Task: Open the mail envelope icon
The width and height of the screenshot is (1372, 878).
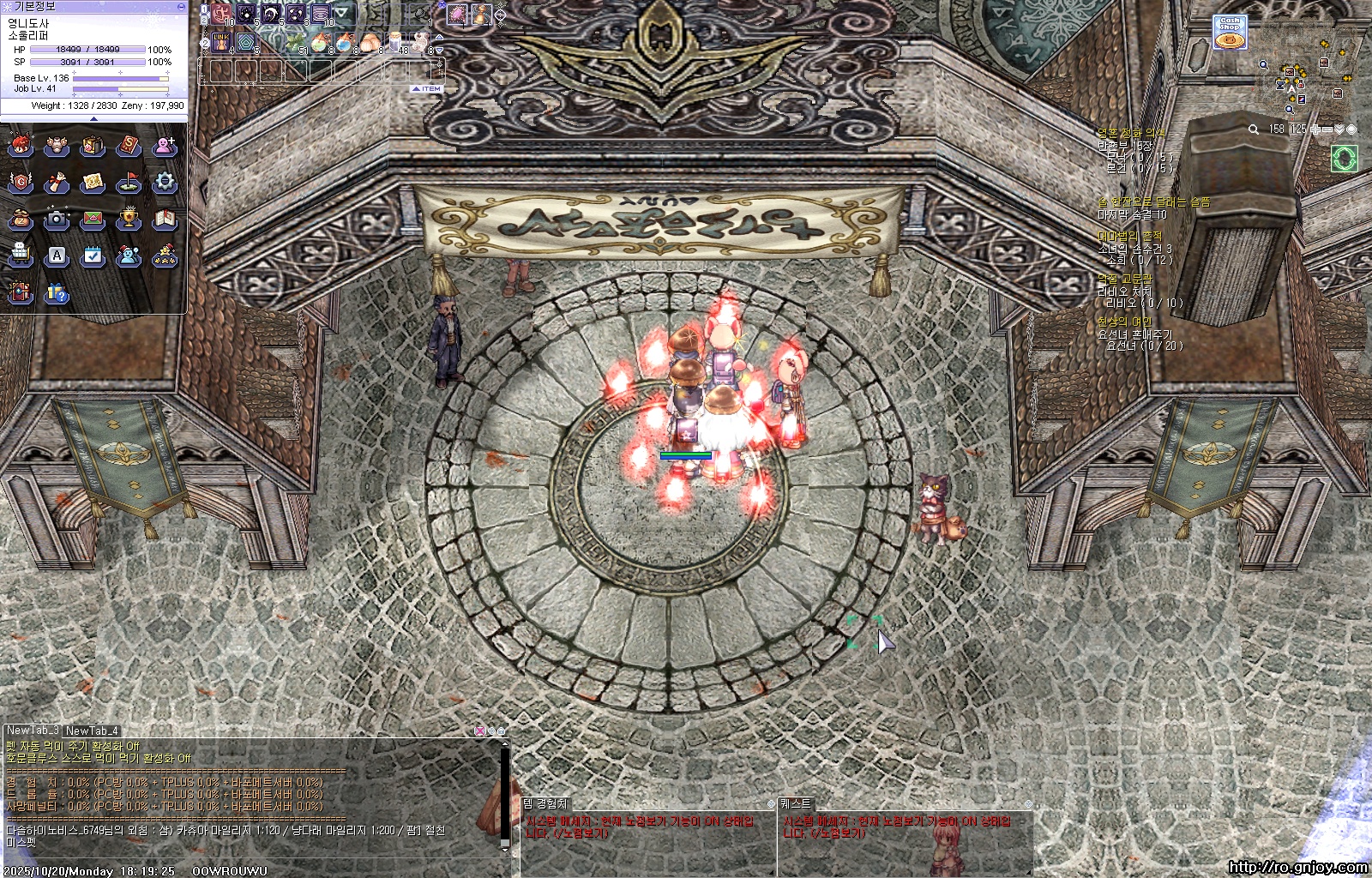Action: (x=93, y=219)
